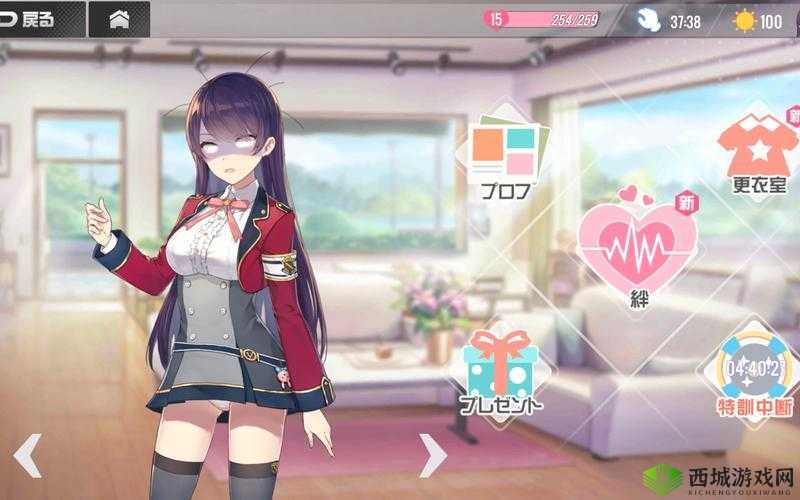Image resolution: width=800 pixels, height=500 pixels.
Task: Return to the home screen
Action: tap(118, 19)
